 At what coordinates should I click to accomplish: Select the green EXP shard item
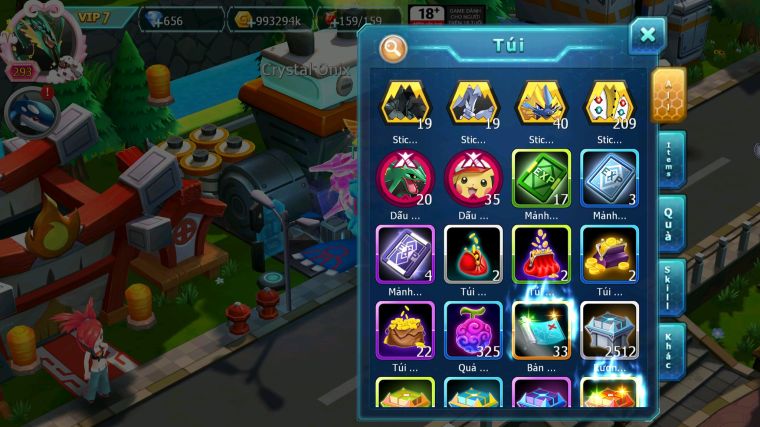click(x=542, y=177)
